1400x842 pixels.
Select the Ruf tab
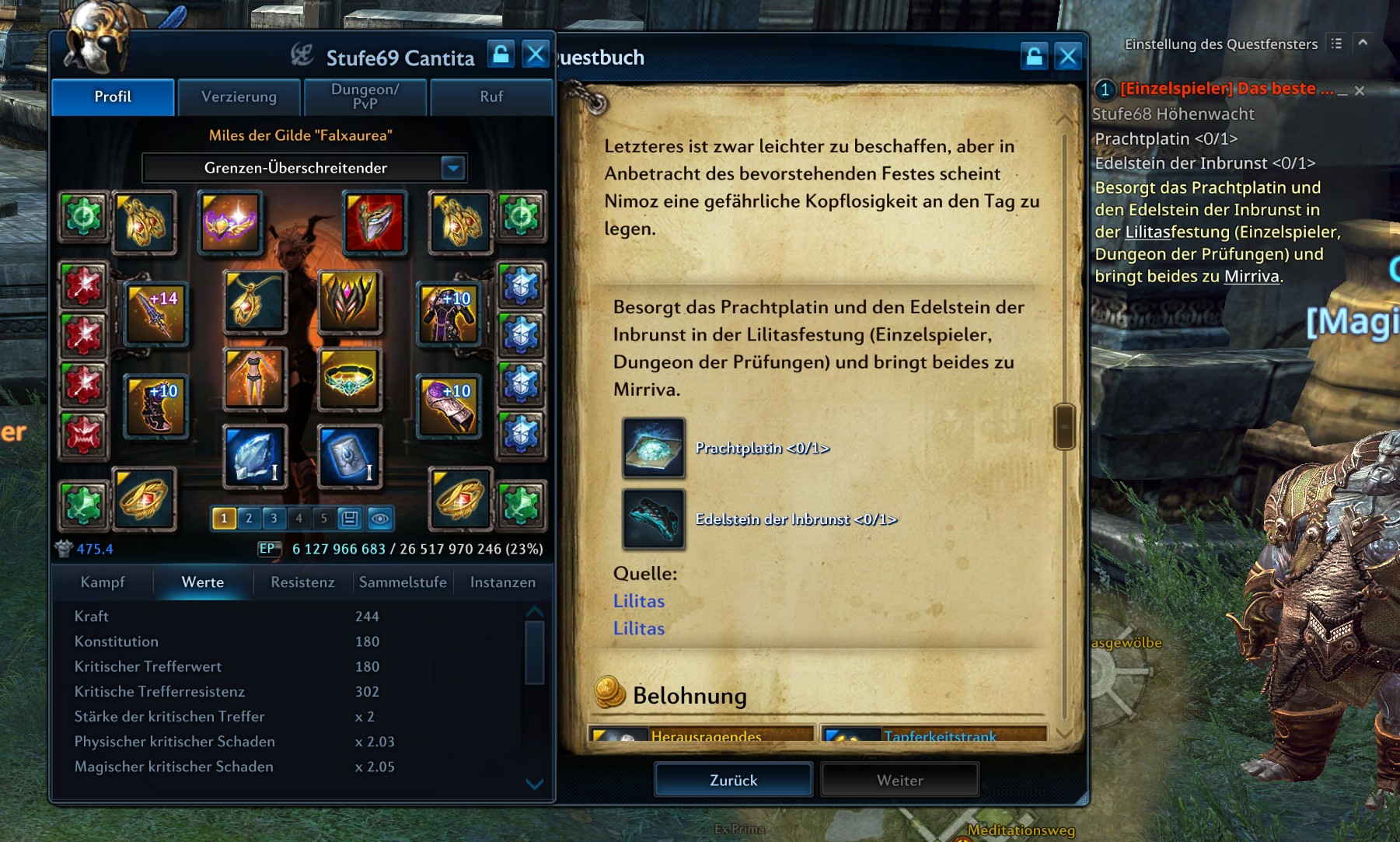click(491, 97)
